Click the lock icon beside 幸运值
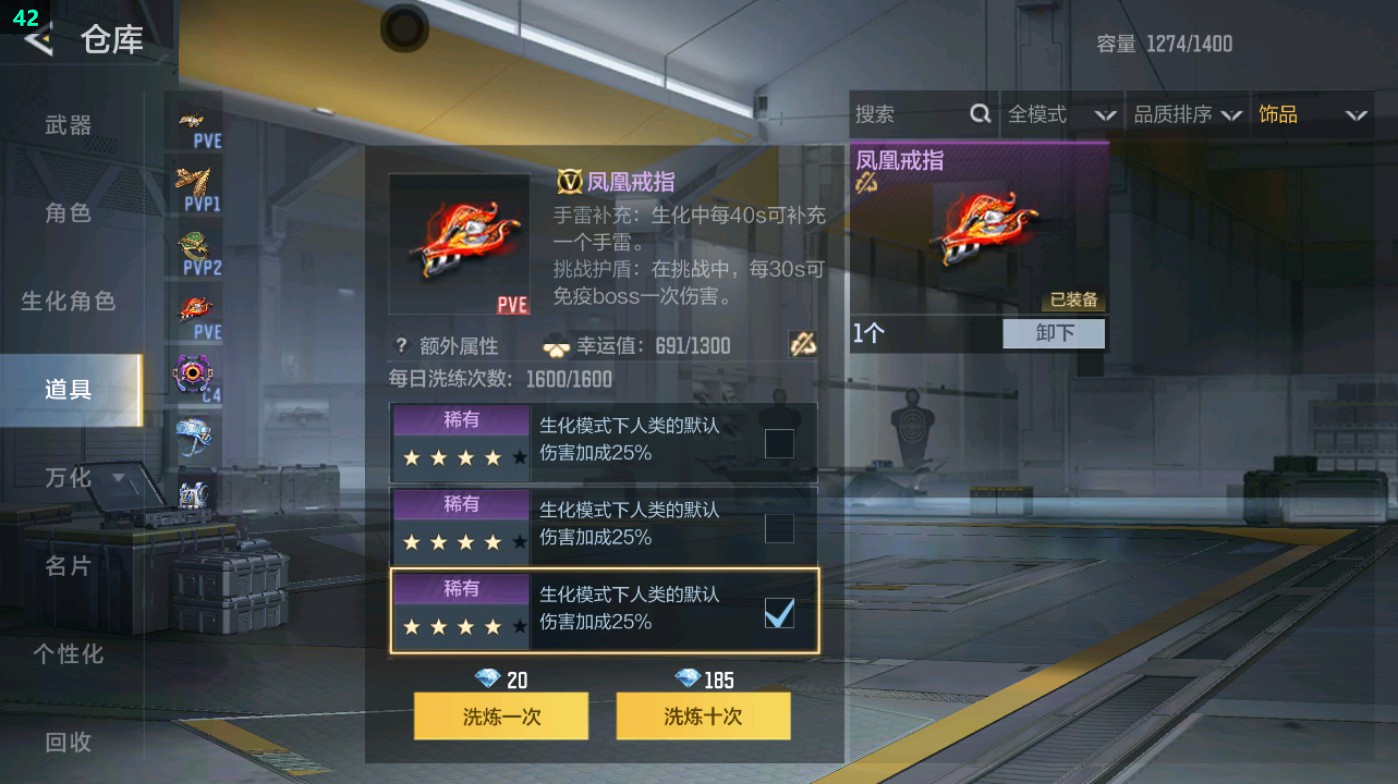 coord(802,345)
